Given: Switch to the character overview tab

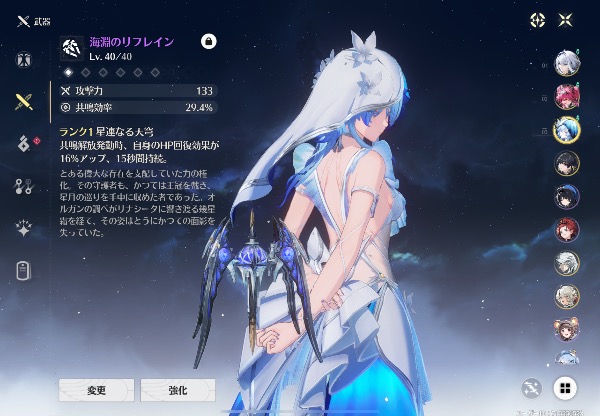Looking at the screenshot, I should pos(23,59).
